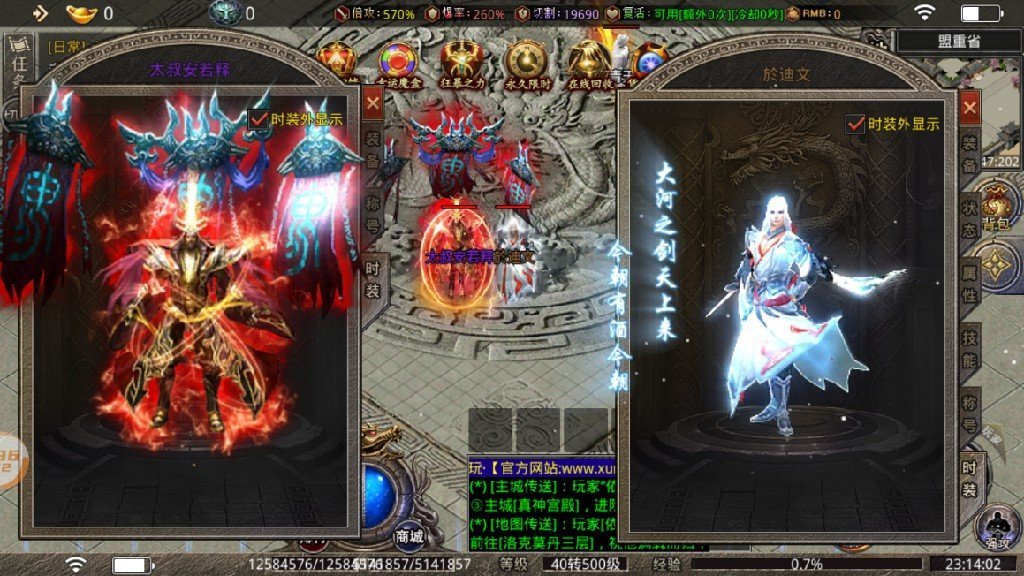Viewport: 1024px width, 576px height.
Task: Open the 狂暴之力 event icon
Action: [x=461, y=62]
